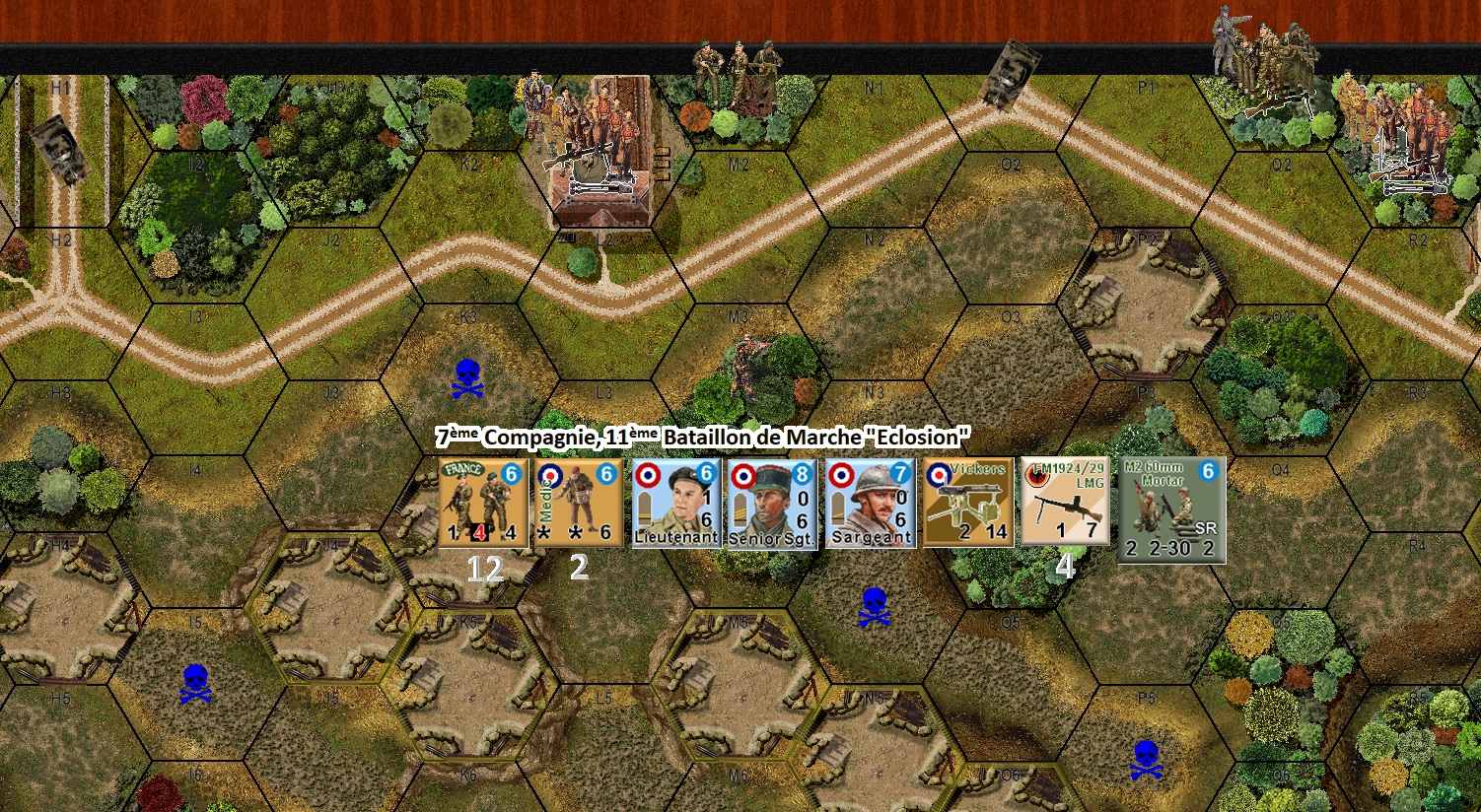Select the Lieutenant leader counter
Viewport: 1481px width, 812px height.
pyautogui.click(x=675, y=503)
